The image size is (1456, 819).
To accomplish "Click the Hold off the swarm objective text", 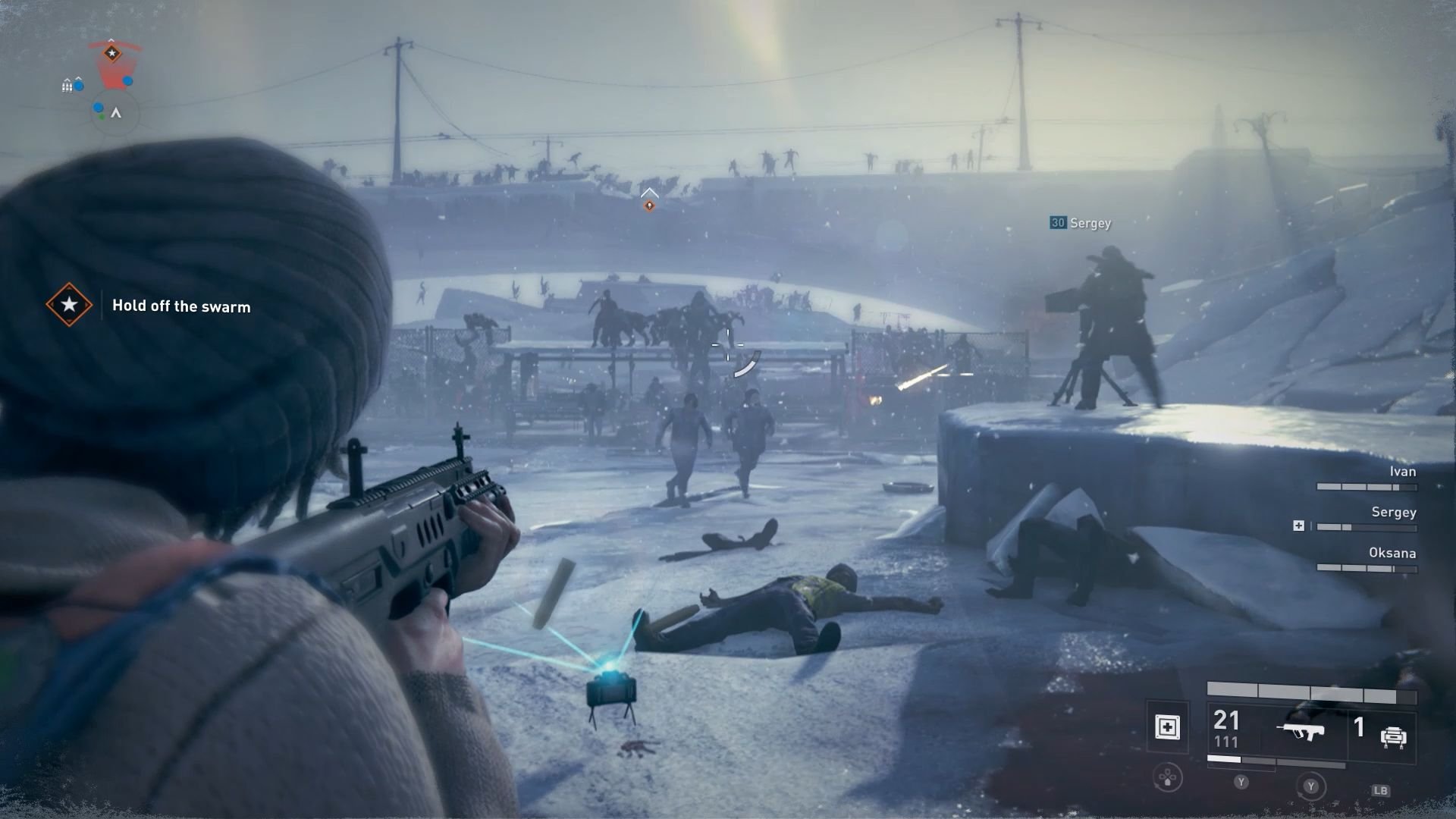I will click(x=181, y=306).
